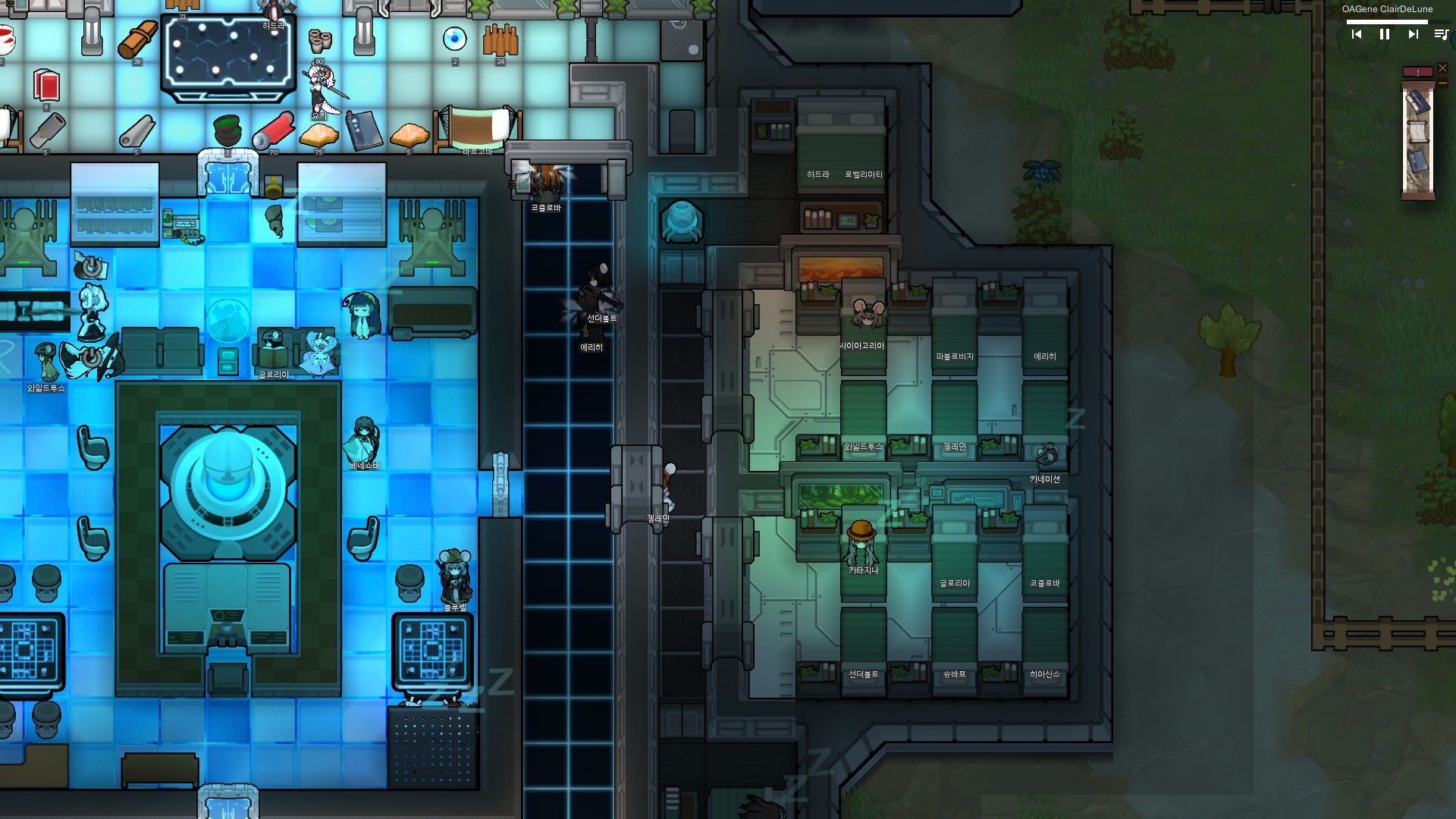
Task: Open the music playlist queue
Action: [1441, 34]
